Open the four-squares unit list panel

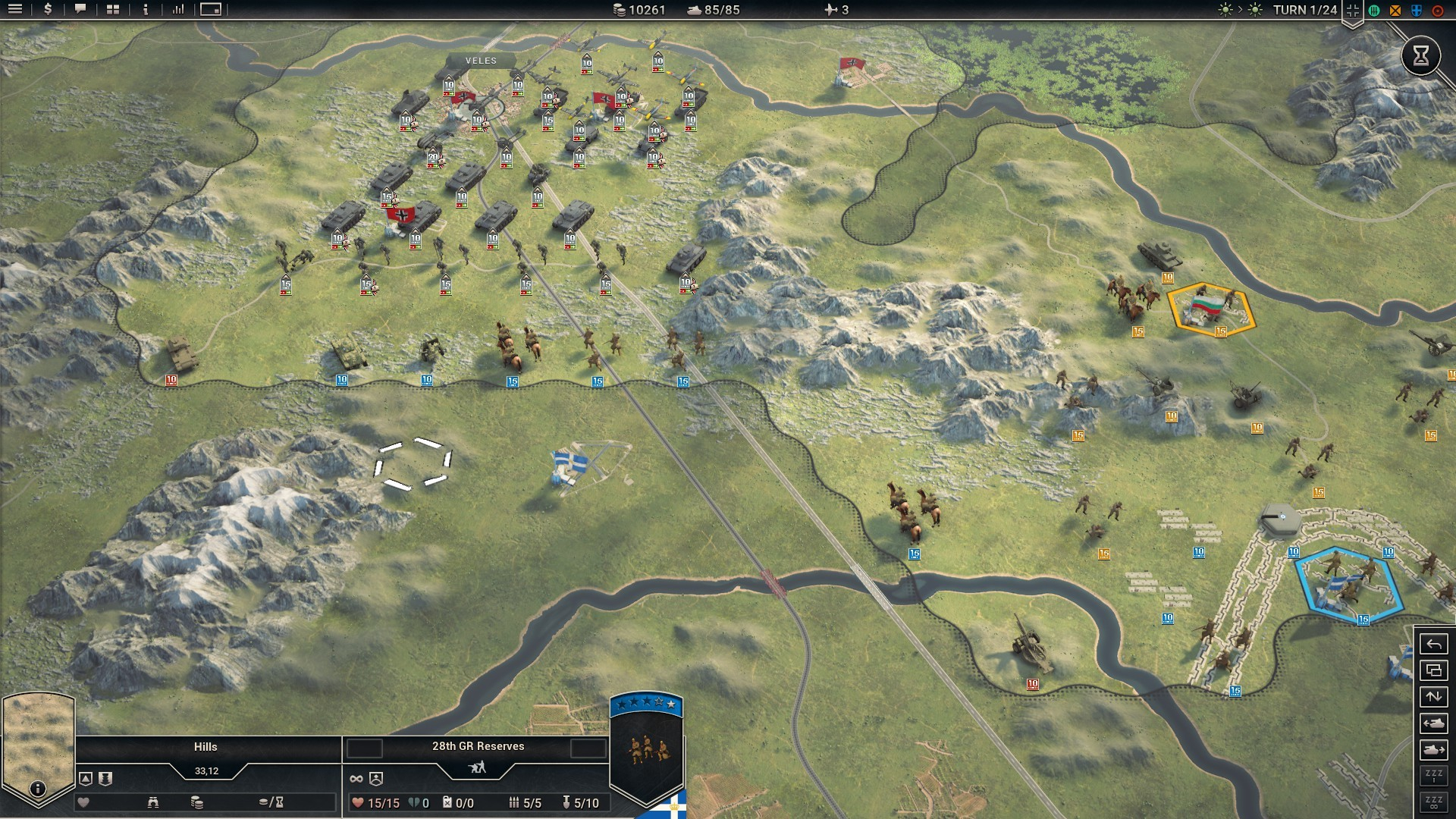coord(113,9)
